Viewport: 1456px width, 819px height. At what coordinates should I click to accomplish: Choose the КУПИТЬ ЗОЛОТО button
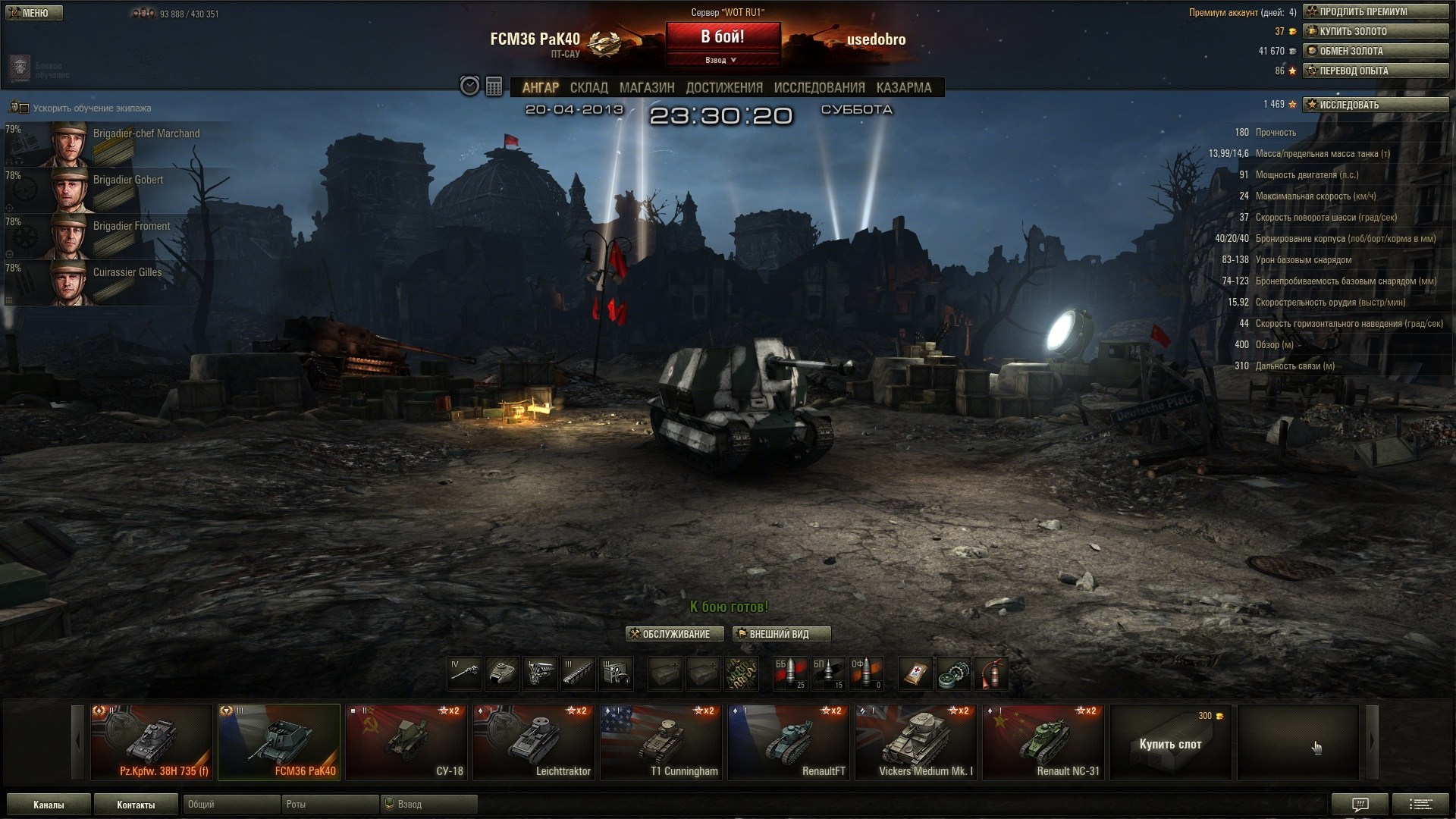1375,31
